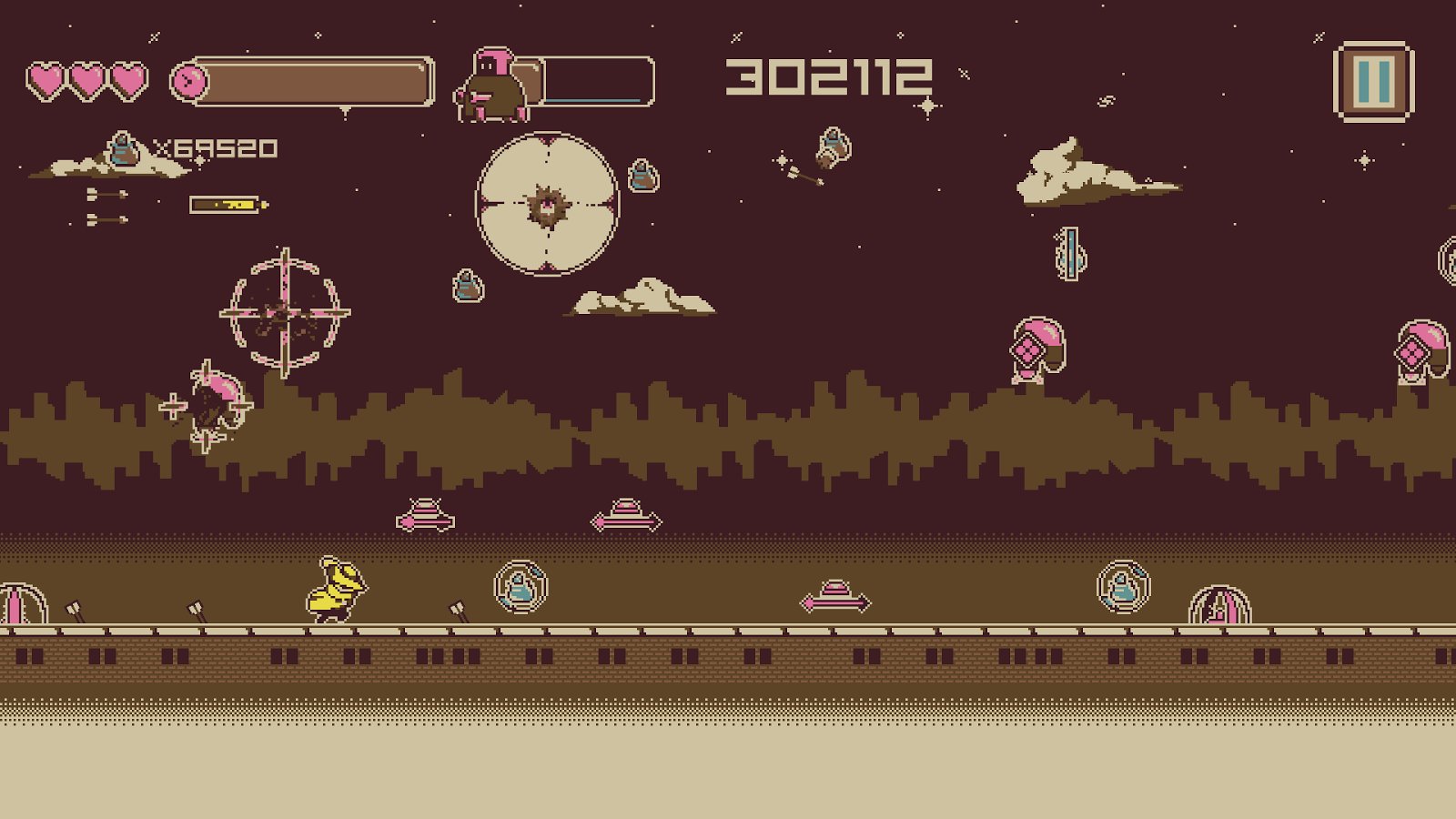
Task: Pause the game with the pause button
Action: pos(1373,82)
